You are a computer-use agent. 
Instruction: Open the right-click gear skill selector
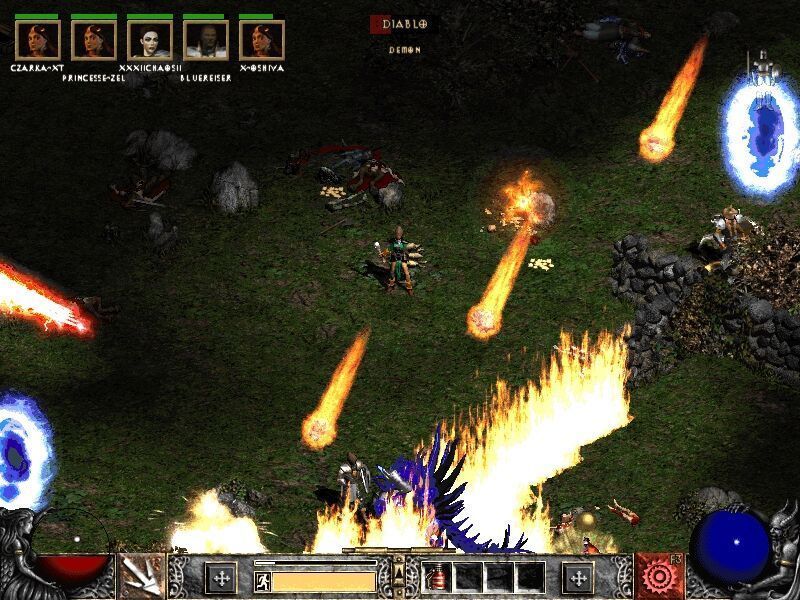(658, 576)
